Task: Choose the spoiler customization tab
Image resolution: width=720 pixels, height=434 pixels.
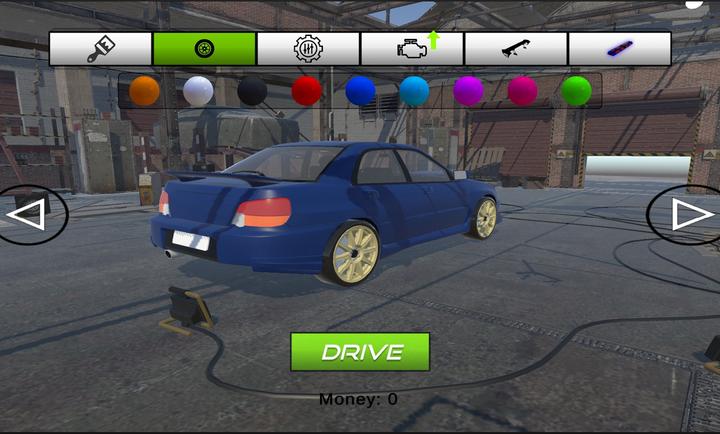Action: (516, 48)
